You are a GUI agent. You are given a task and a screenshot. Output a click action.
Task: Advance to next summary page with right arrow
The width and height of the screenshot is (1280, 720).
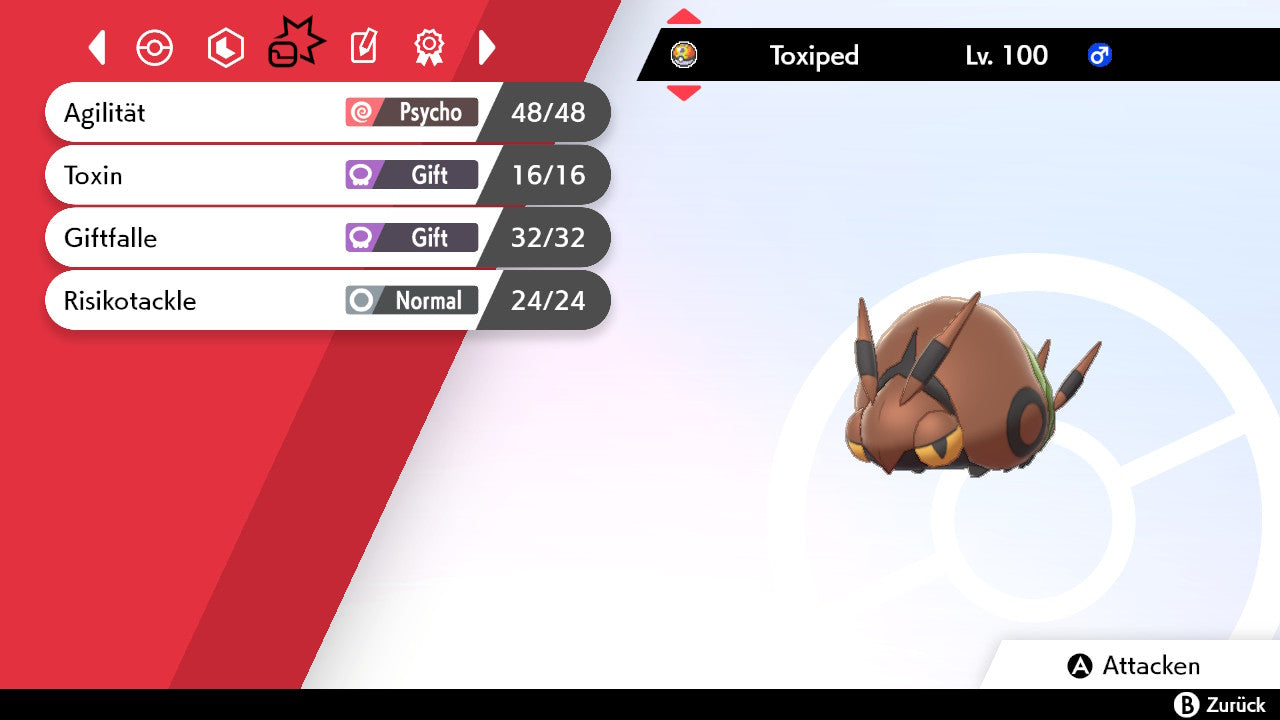pos(487,47)
